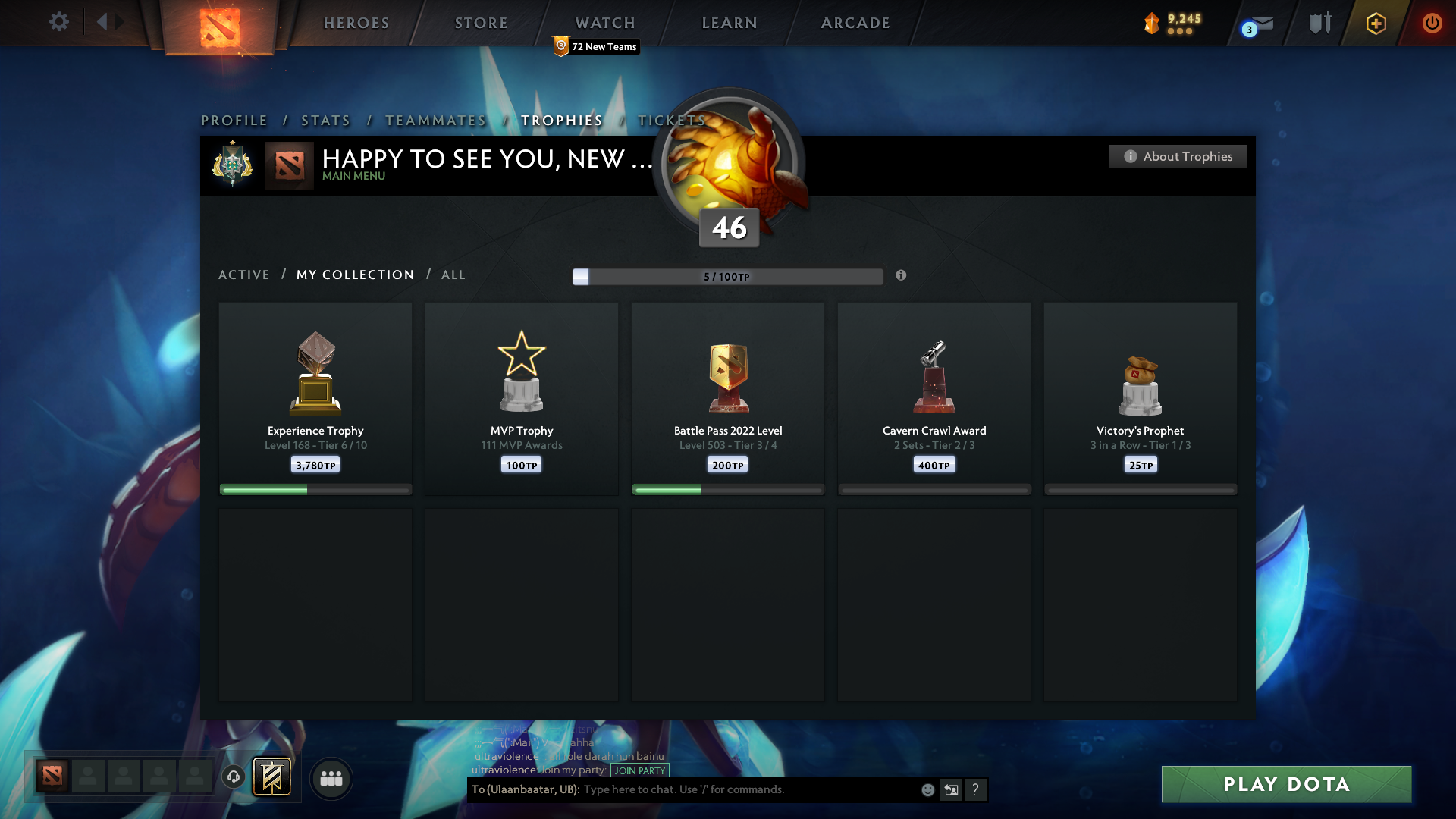This screenshot has height=819, width=1456.
Task: Expand the 72 New Teams notification
Action: 595,46
